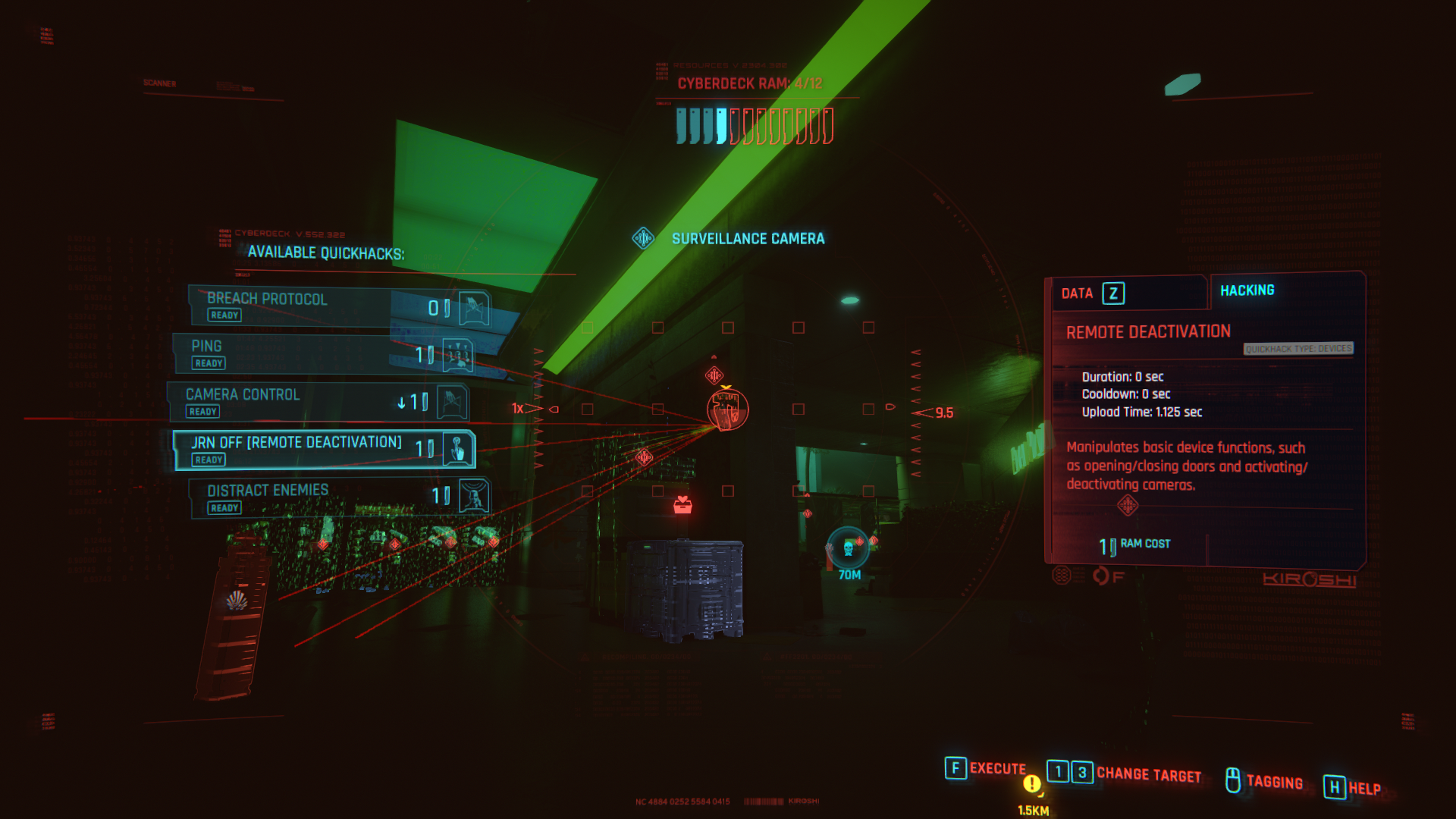Click the Change Target option

click(x=1125, y=773)
